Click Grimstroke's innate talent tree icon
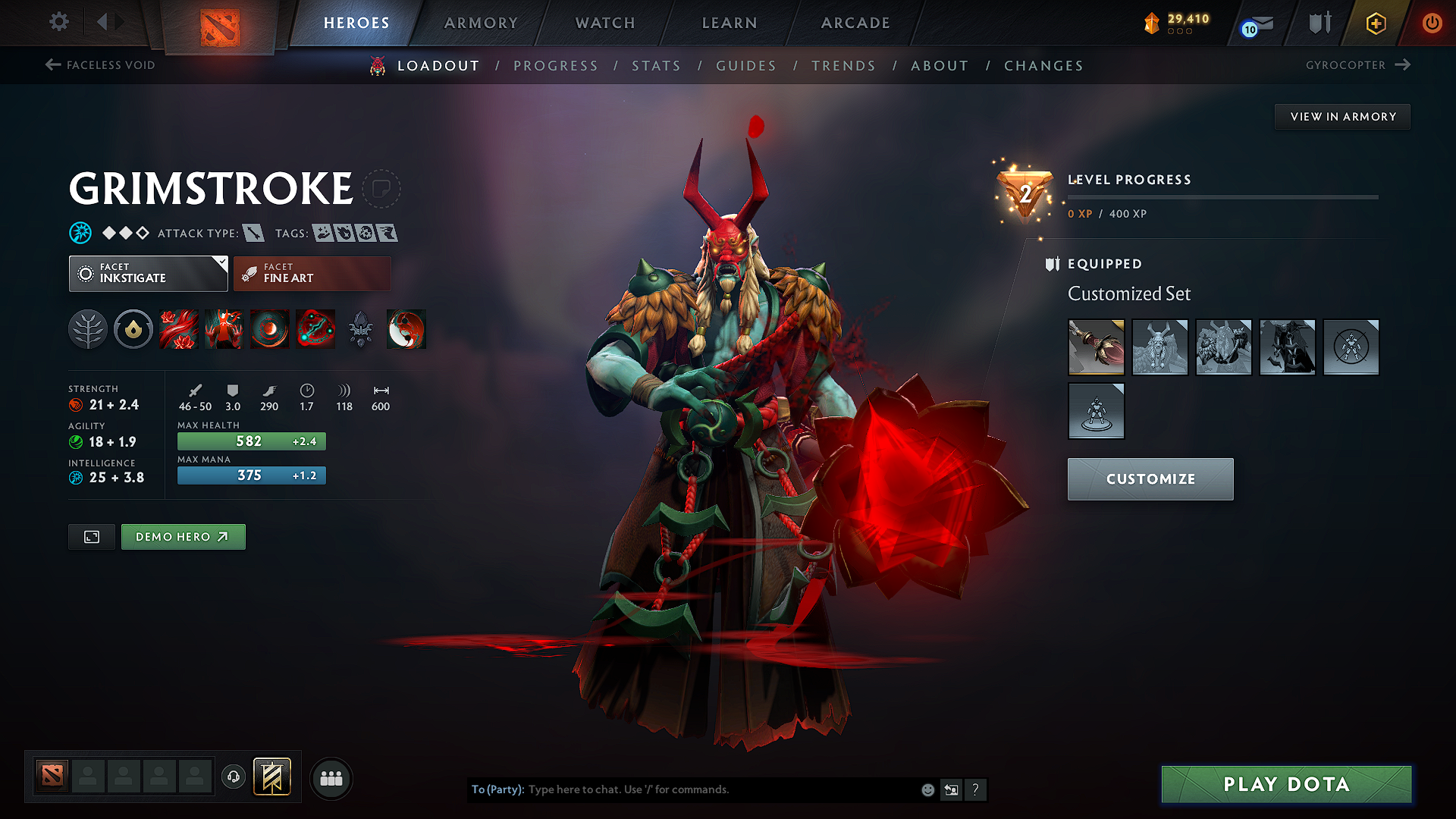1456x819 pixels. coord(88,329)
